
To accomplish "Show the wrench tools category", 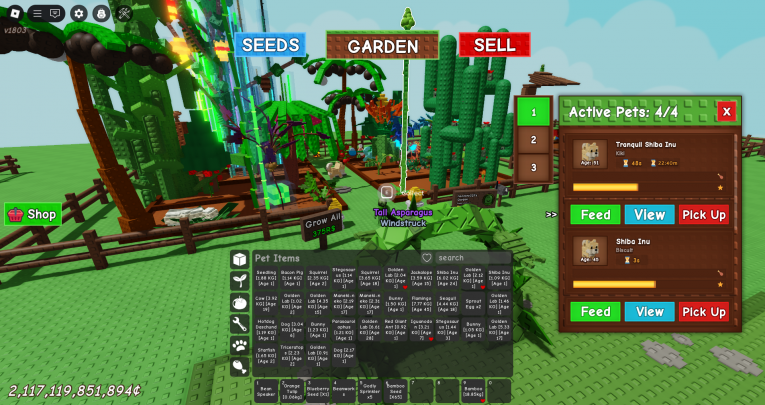I will 239,323.
